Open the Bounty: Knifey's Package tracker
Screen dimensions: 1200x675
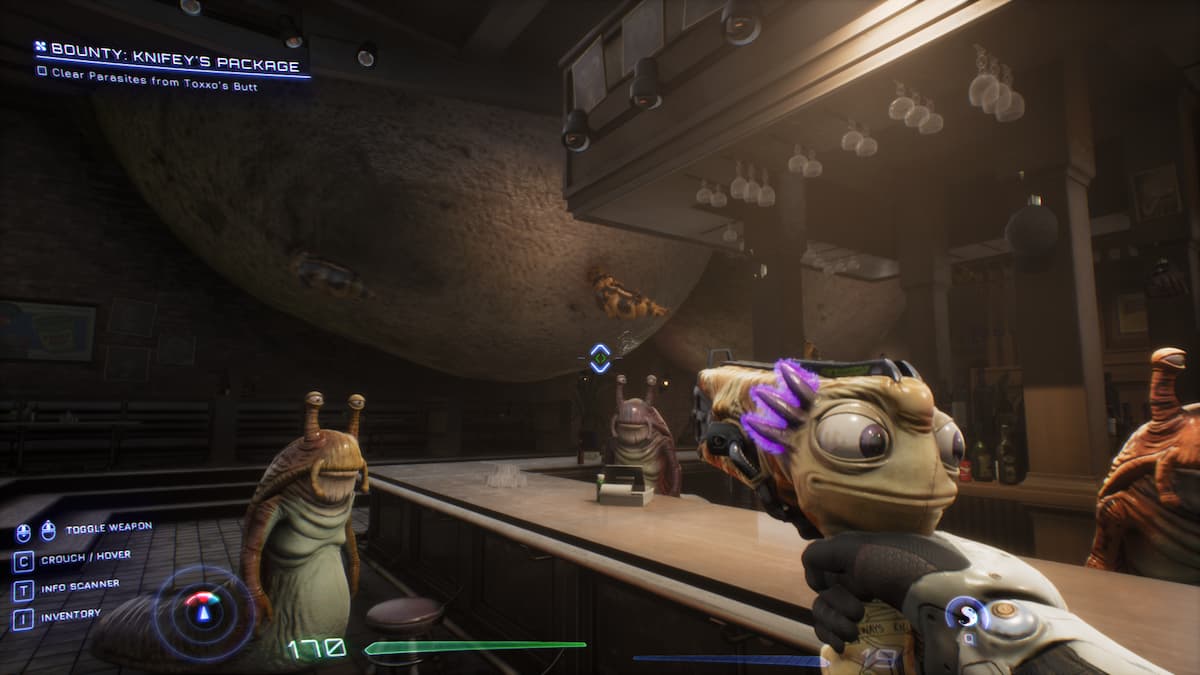click(x=174, y=65)
